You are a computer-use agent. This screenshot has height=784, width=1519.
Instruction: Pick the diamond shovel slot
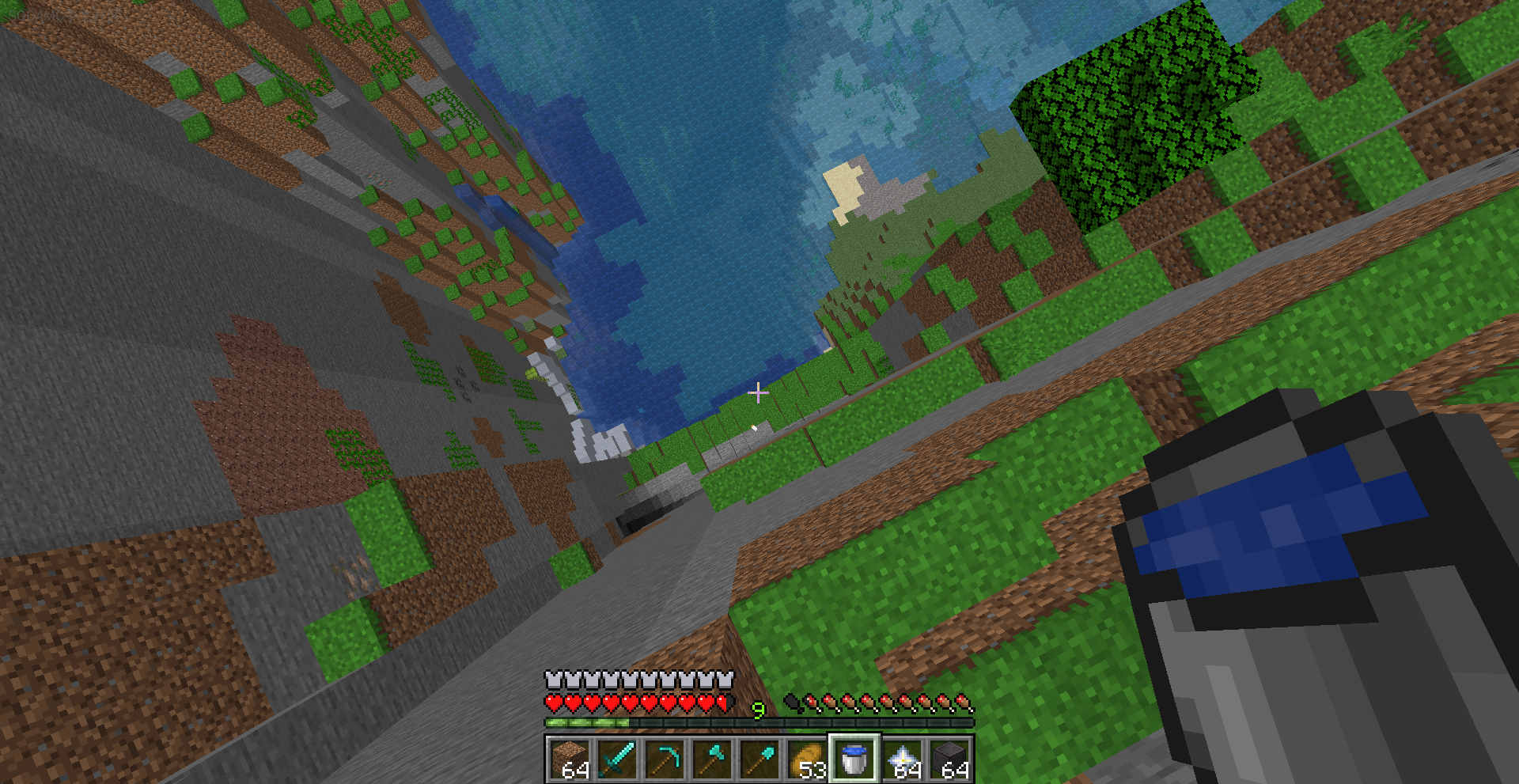(x=759, y=759)
